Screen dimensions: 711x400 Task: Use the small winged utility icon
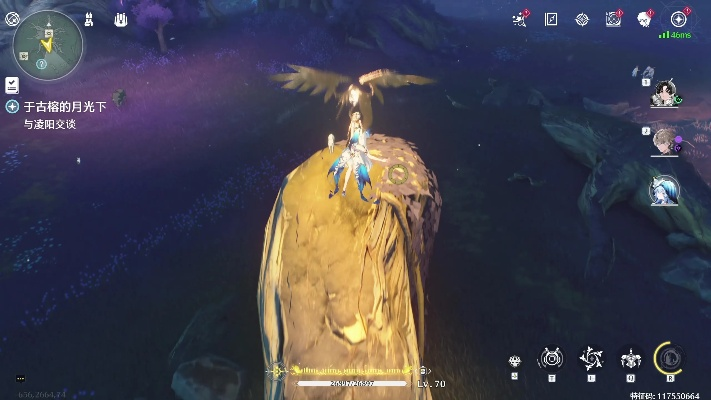point(515,362)
